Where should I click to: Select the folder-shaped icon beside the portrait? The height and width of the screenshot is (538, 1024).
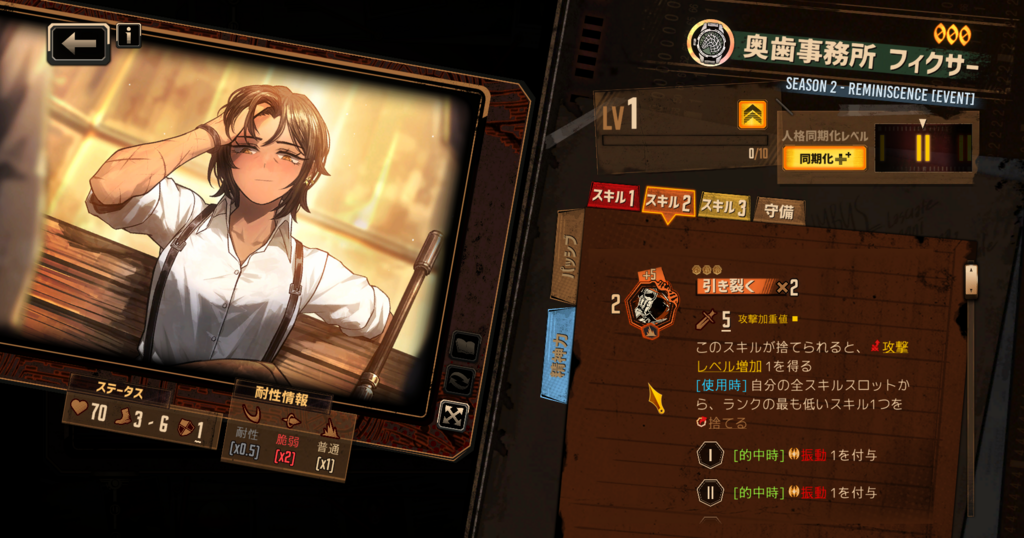[x=466, y=346]
